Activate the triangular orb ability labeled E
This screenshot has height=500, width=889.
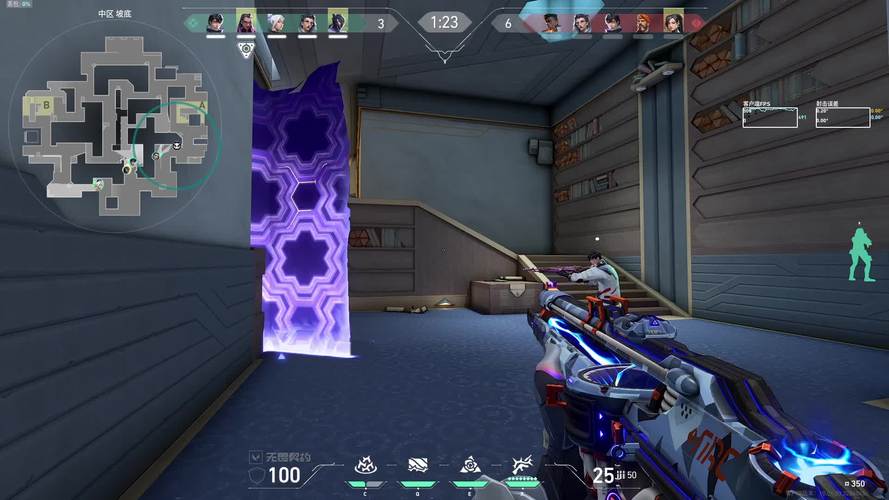469,465
